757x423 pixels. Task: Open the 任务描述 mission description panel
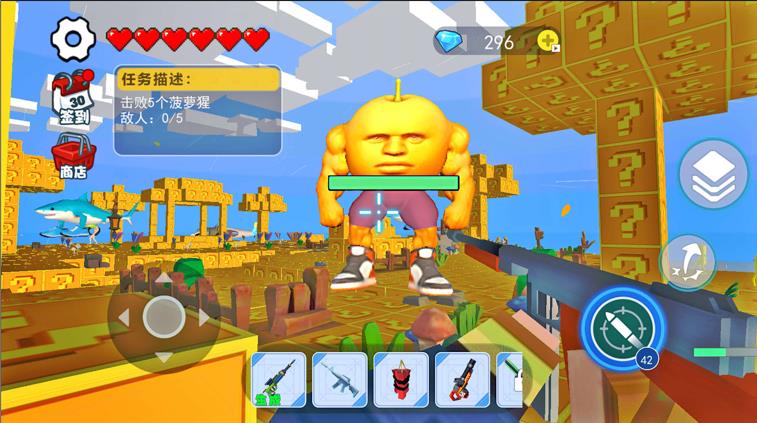(197, 110)
